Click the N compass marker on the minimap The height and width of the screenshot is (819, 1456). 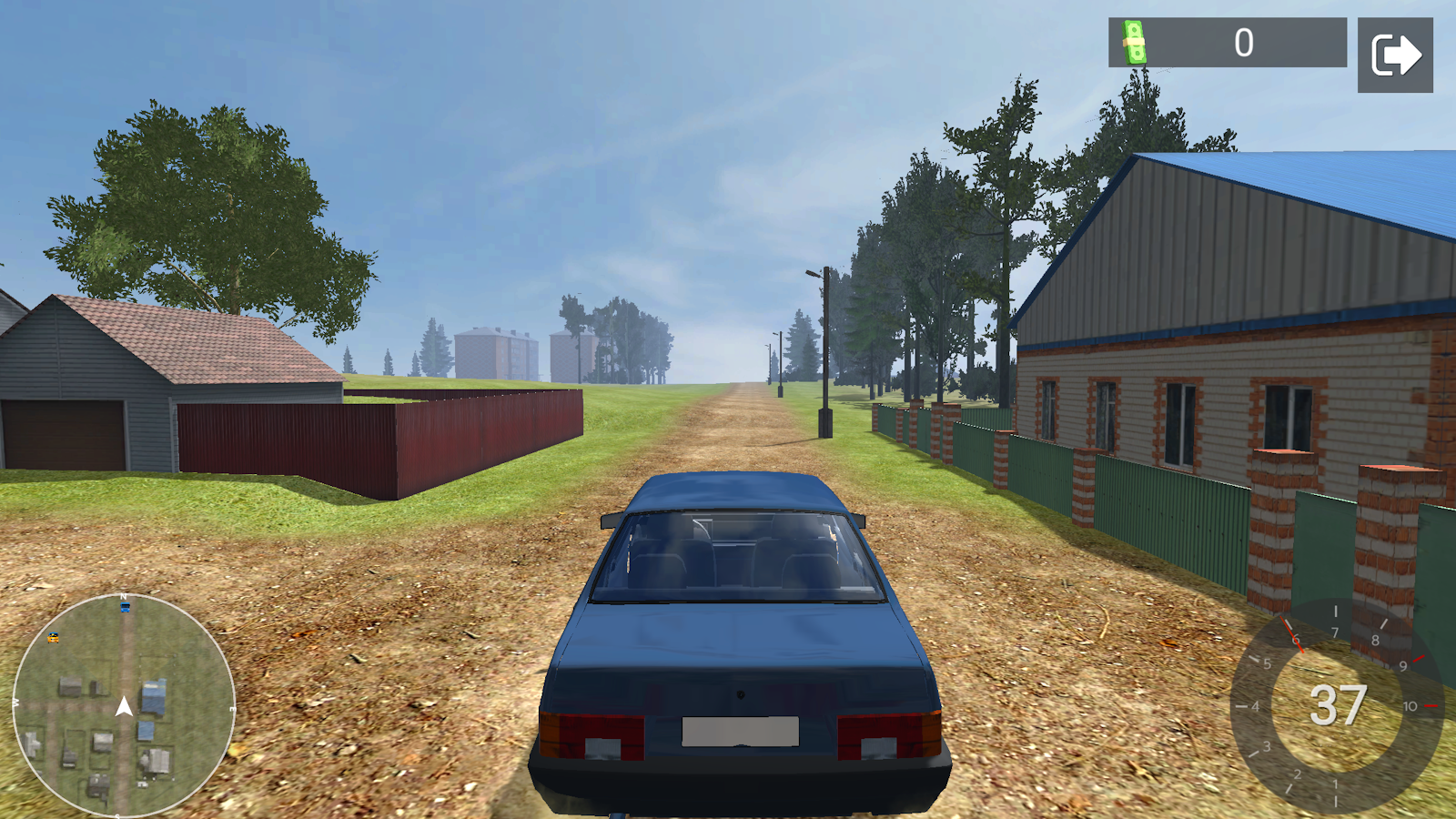pos(123,596)
